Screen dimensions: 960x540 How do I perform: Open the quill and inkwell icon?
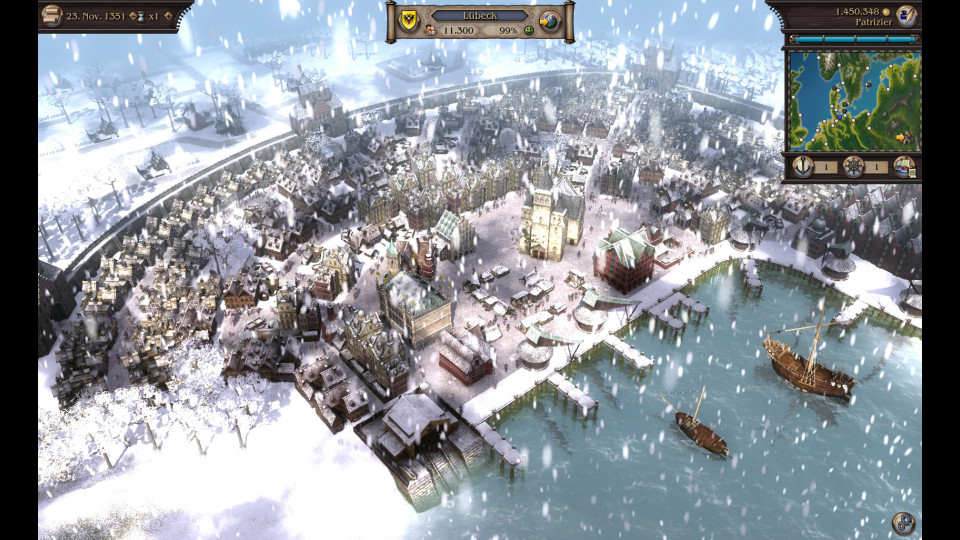pos(906,15)
